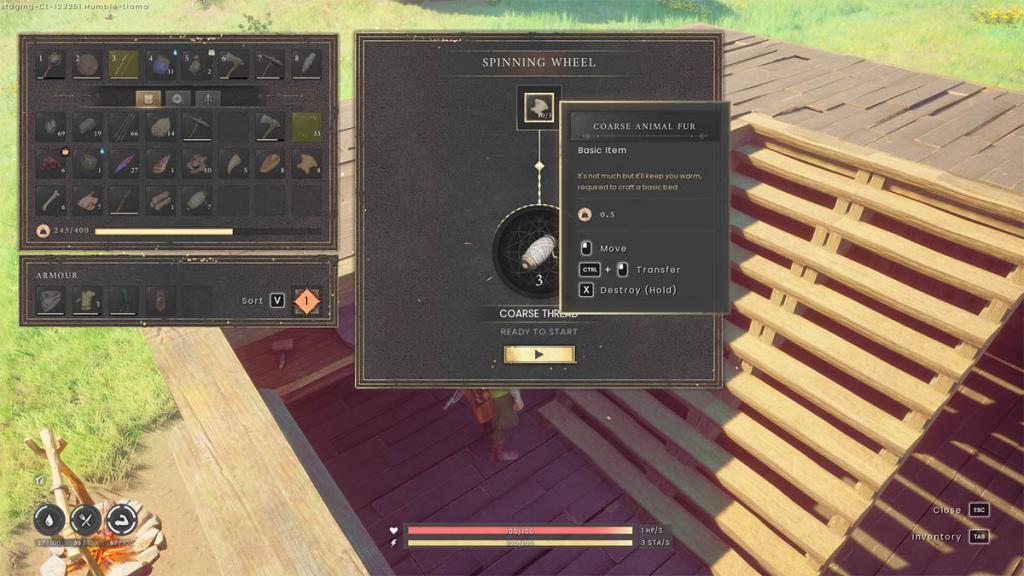The image size is (1024, 576).
Task: Close the Spinning Wheel menu
Action: tap(979, 510)
